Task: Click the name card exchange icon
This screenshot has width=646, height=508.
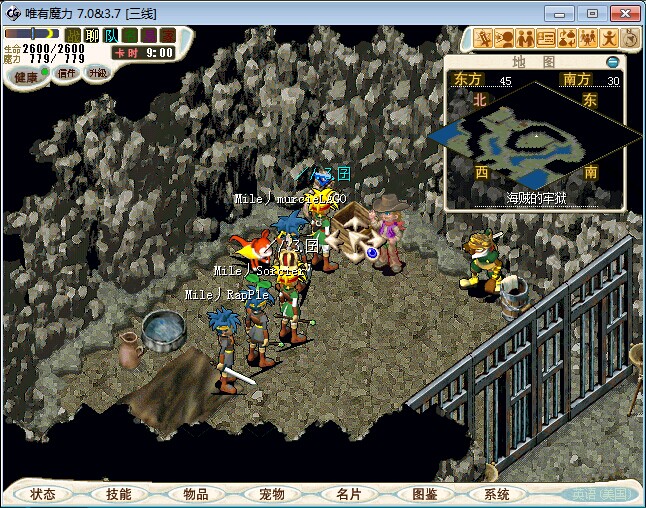Action: [546, 39]
